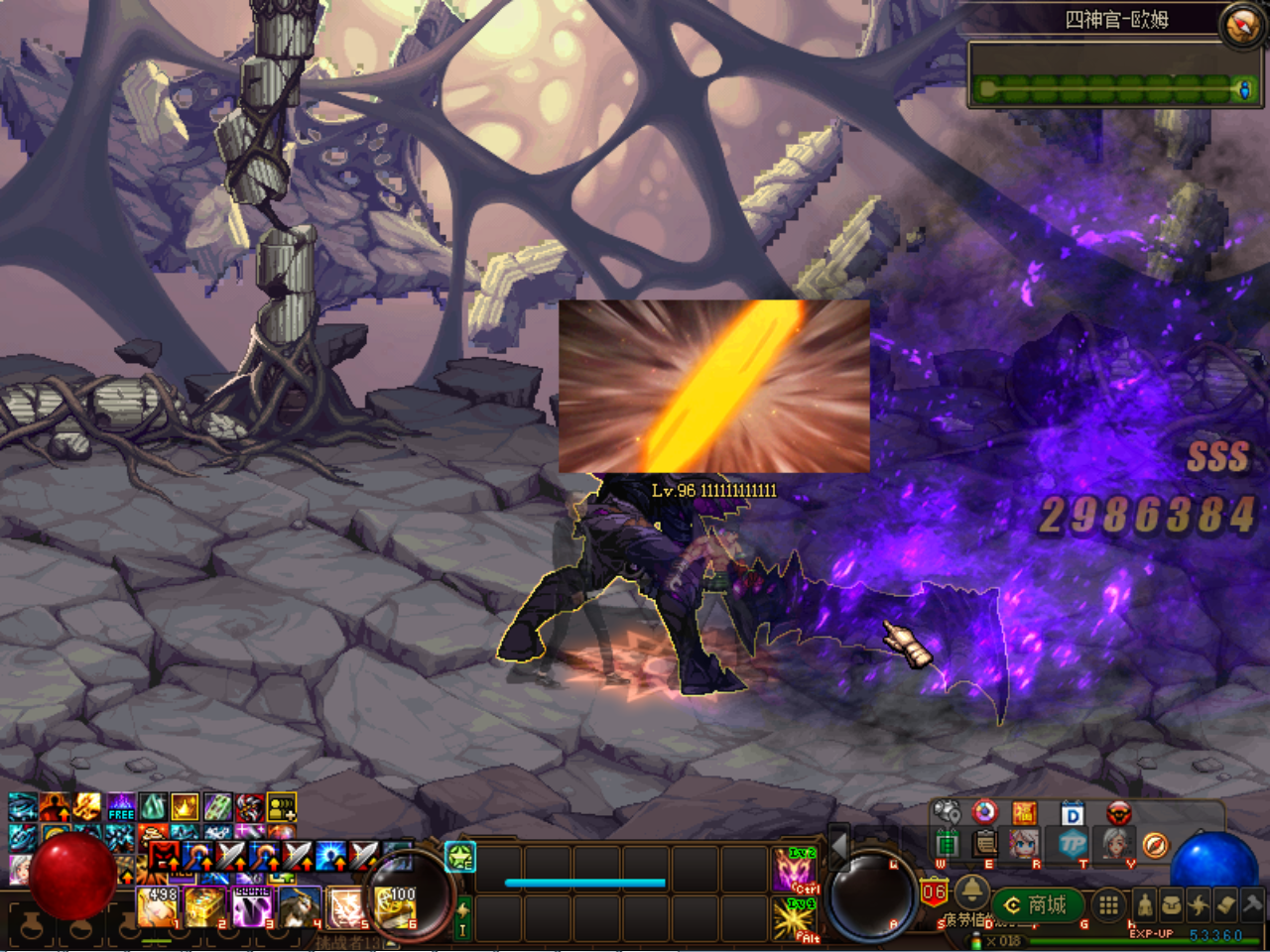Open the inventory bag icon
1270x952 pixels.
tap(1174, 905)
